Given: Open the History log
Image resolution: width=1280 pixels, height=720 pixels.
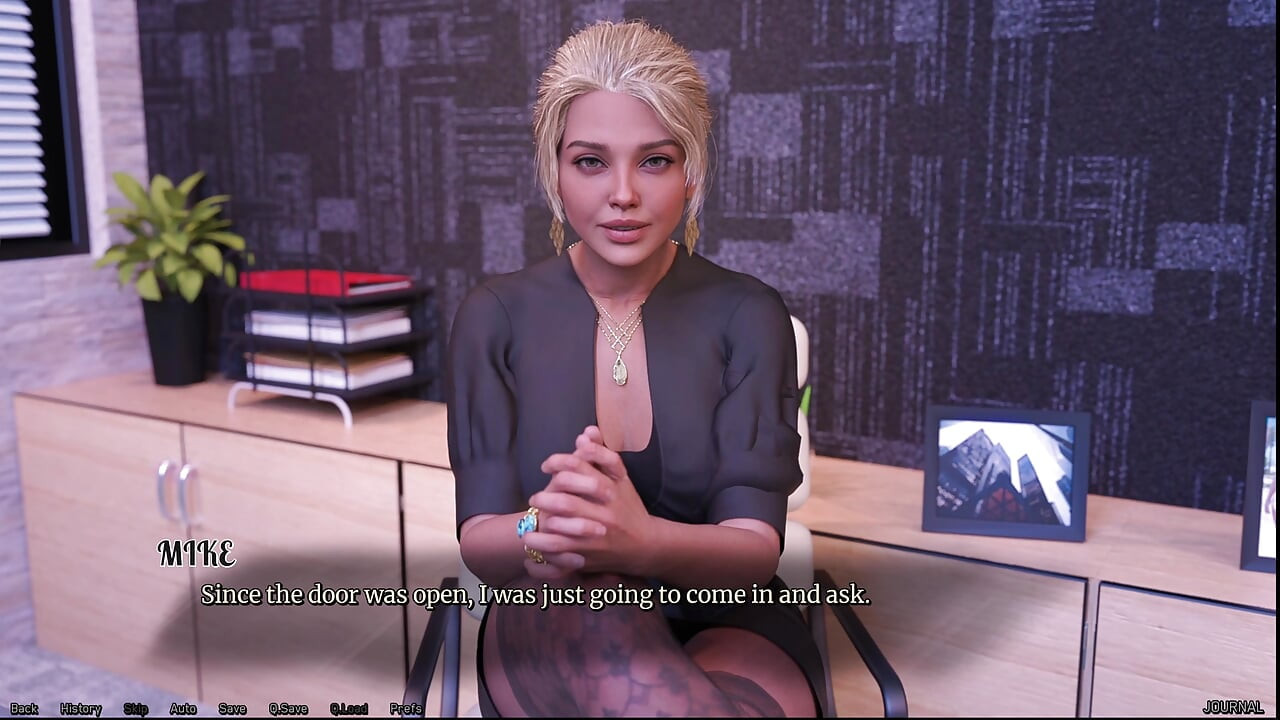Looking at the screenshot, I should [x=80, y=708].
